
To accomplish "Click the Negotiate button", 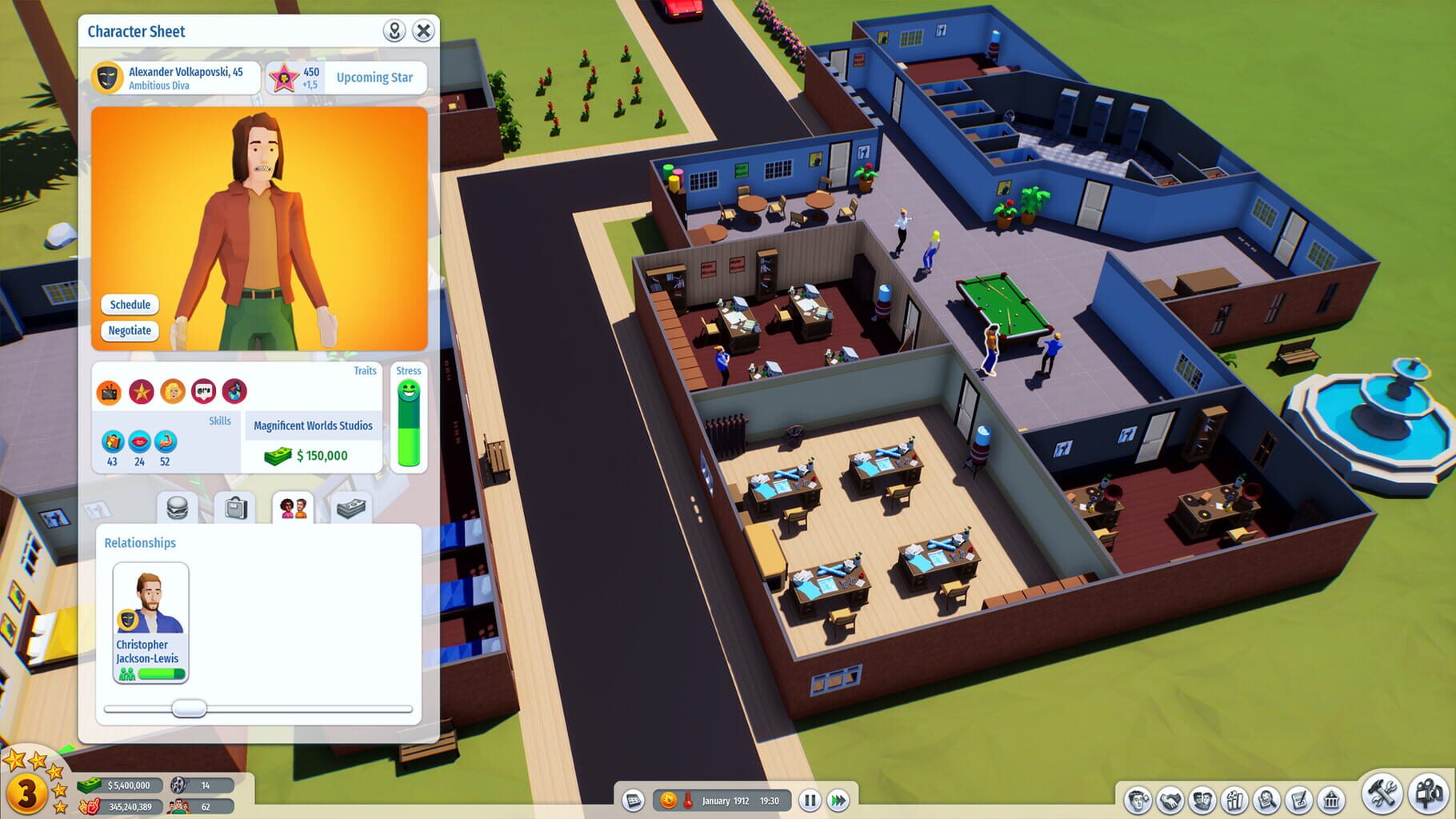I will pyautogui.click(x=130, y=330).
